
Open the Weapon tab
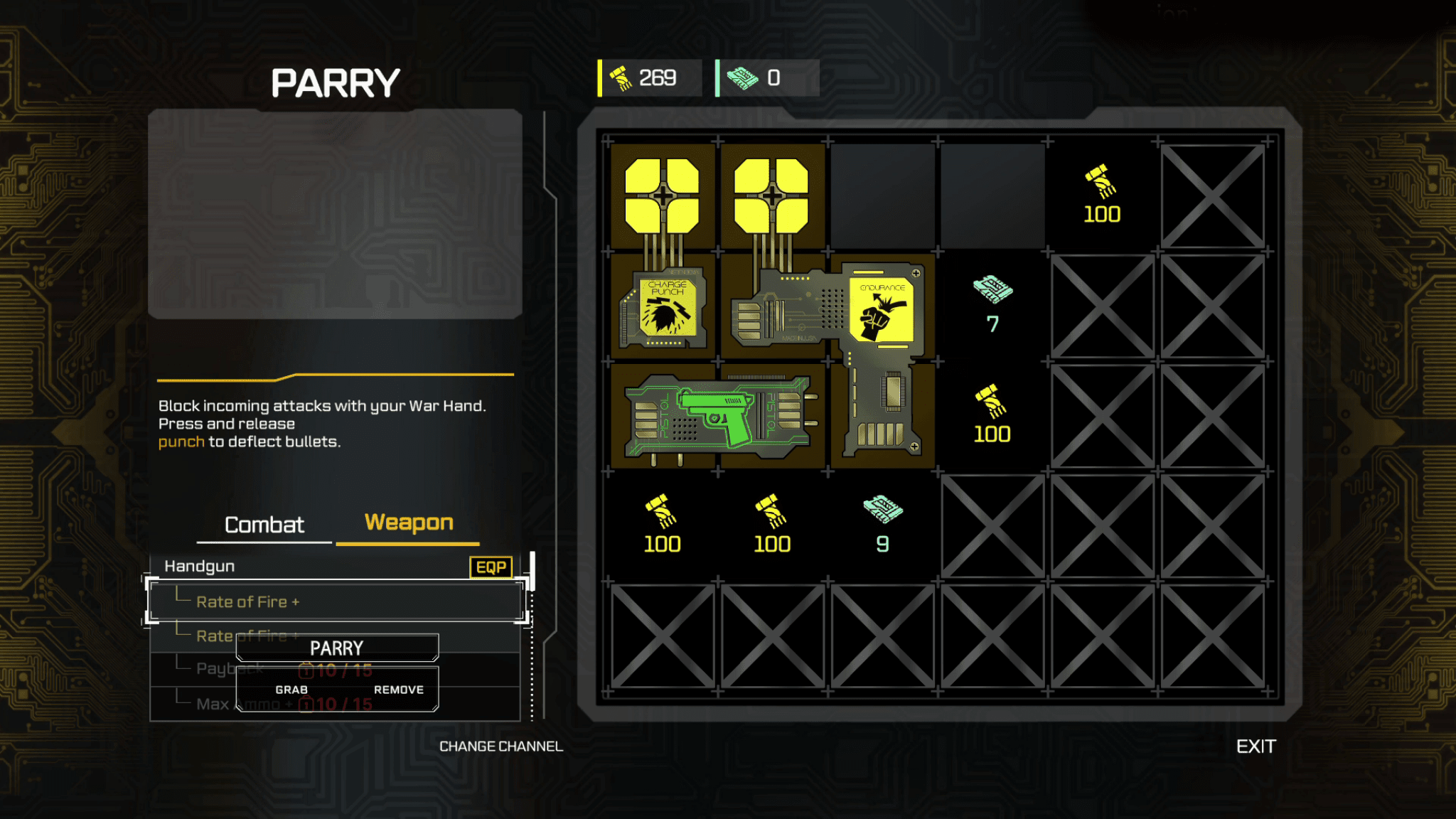pos(409,523)
